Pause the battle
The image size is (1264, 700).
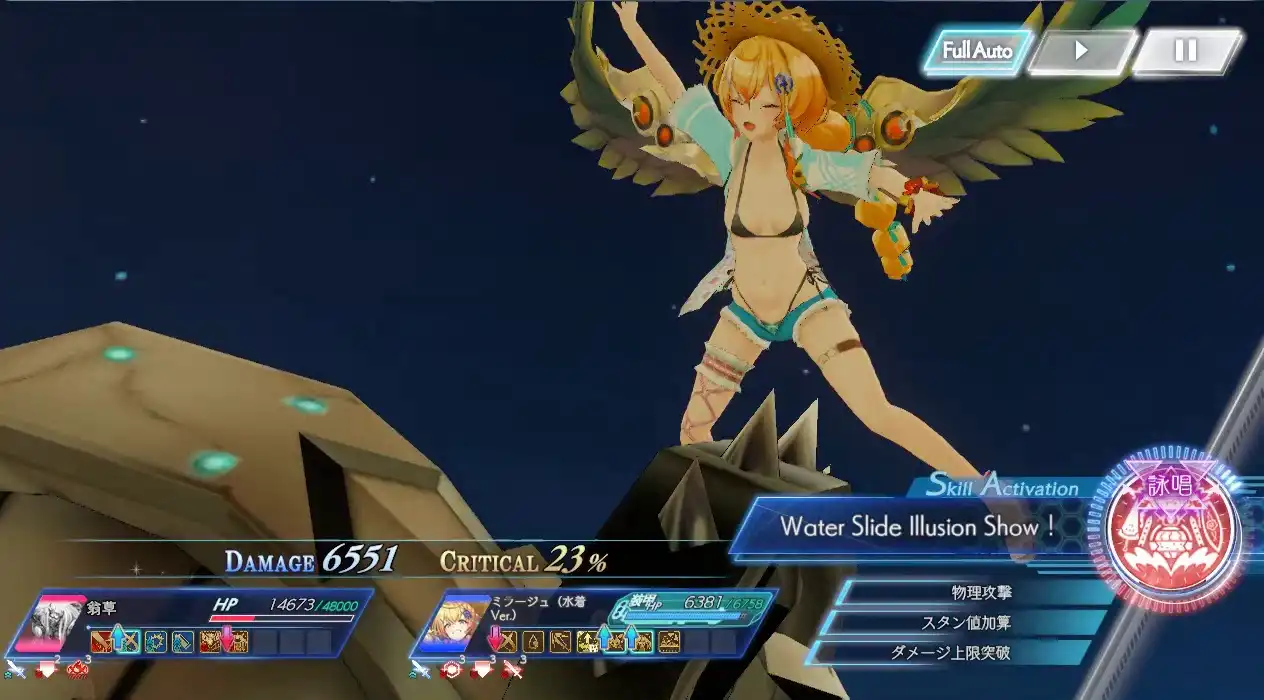(1186, 51)
